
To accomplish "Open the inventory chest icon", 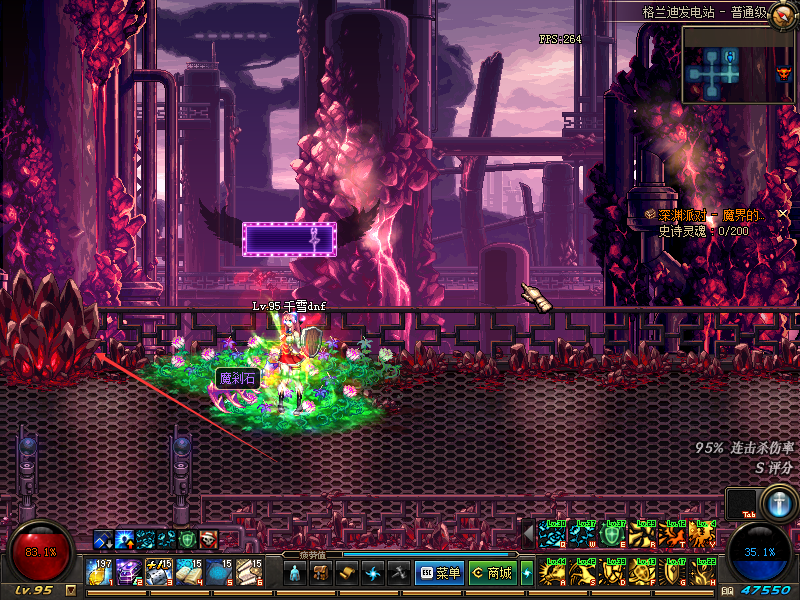I will [321, 573].
